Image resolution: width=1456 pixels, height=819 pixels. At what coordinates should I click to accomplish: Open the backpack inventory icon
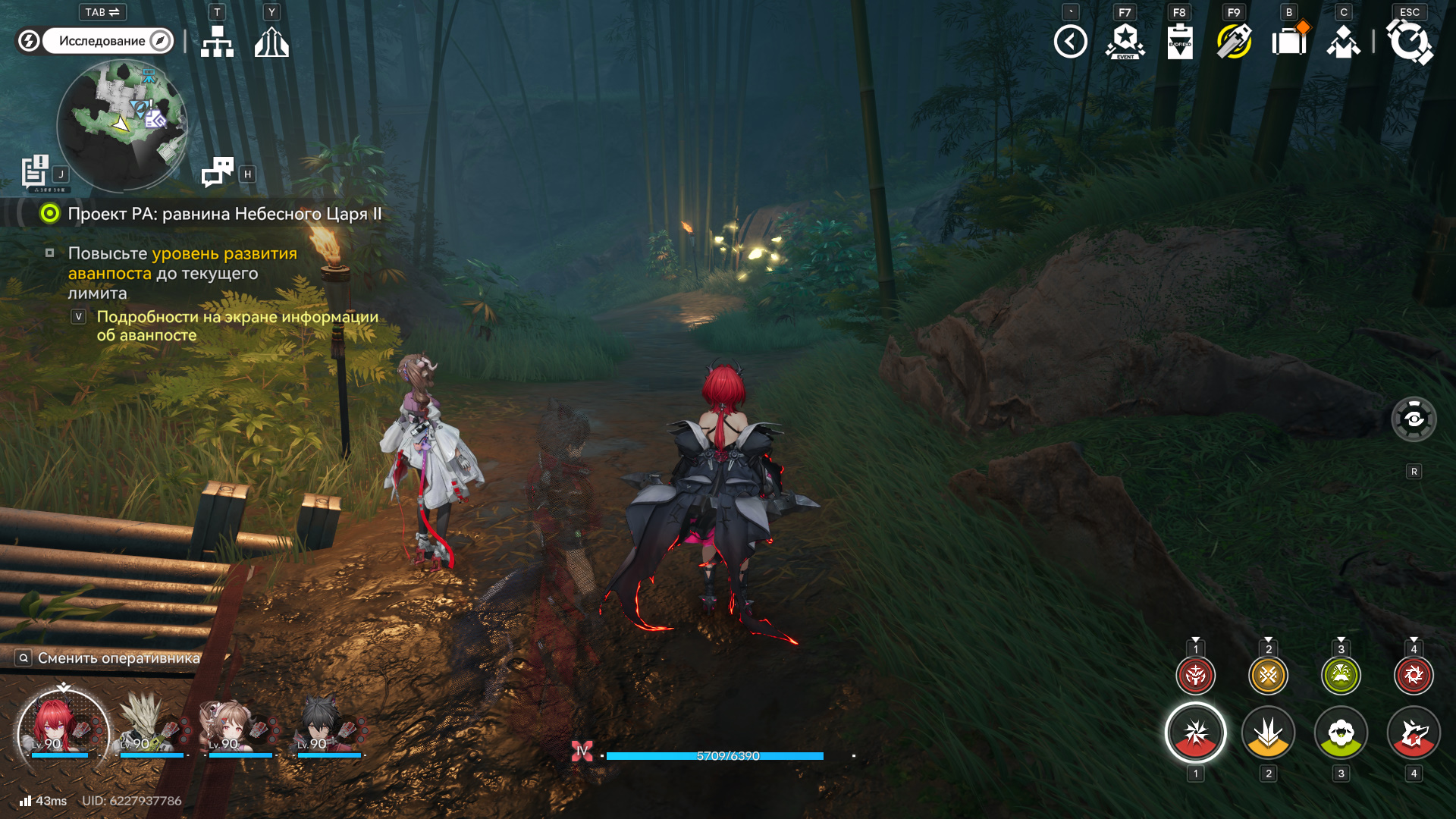pos(1288,42)
